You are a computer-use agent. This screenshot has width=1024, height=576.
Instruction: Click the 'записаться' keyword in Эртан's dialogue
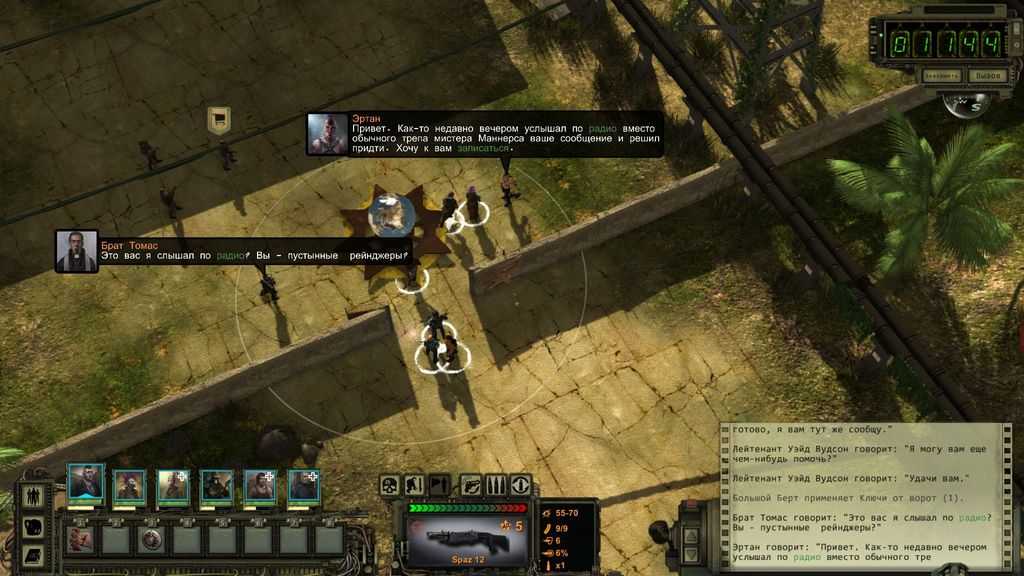(484, 149)
